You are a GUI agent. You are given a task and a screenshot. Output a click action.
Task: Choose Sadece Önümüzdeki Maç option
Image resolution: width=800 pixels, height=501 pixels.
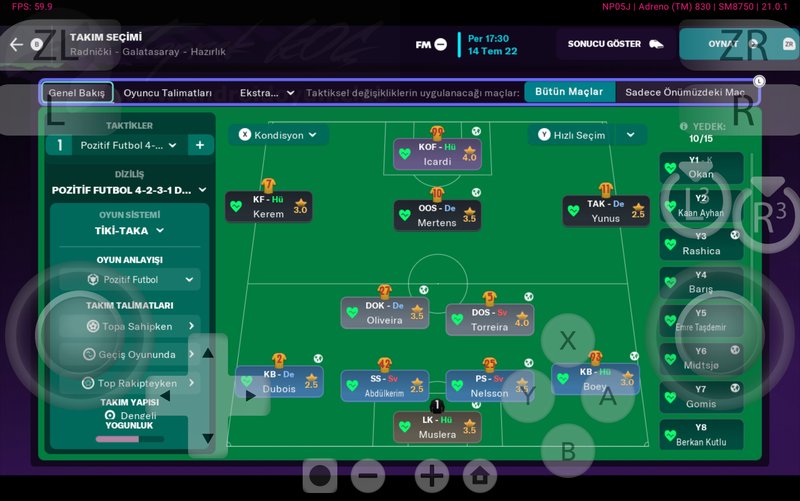[685, 92]
